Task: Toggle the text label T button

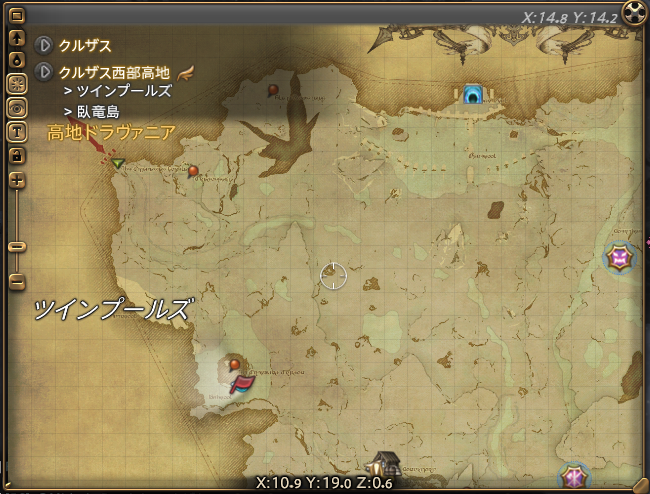Action: click(x=16, y=131)
